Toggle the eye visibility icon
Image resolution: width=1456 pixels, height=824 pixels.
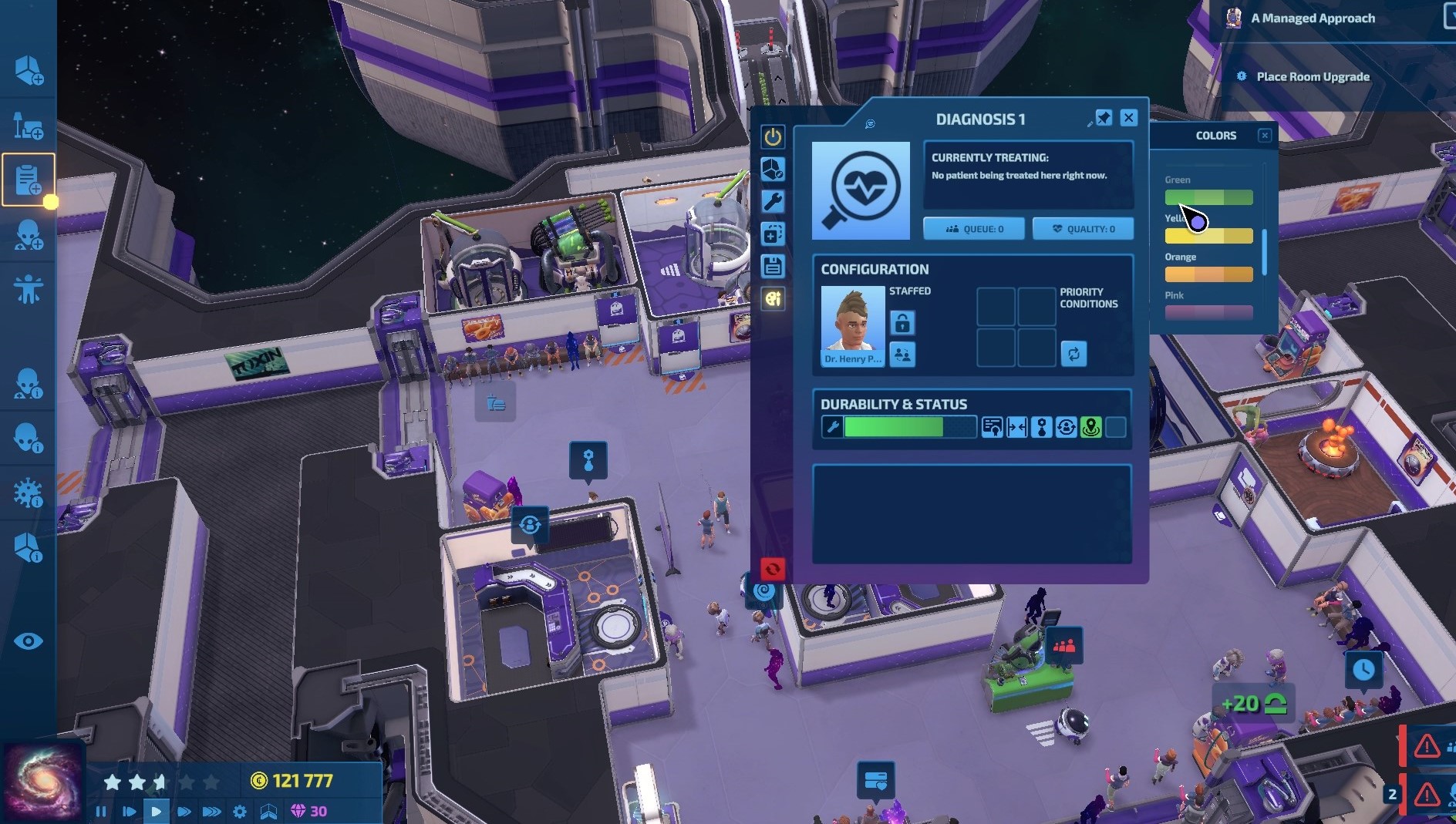coord(29,641)
